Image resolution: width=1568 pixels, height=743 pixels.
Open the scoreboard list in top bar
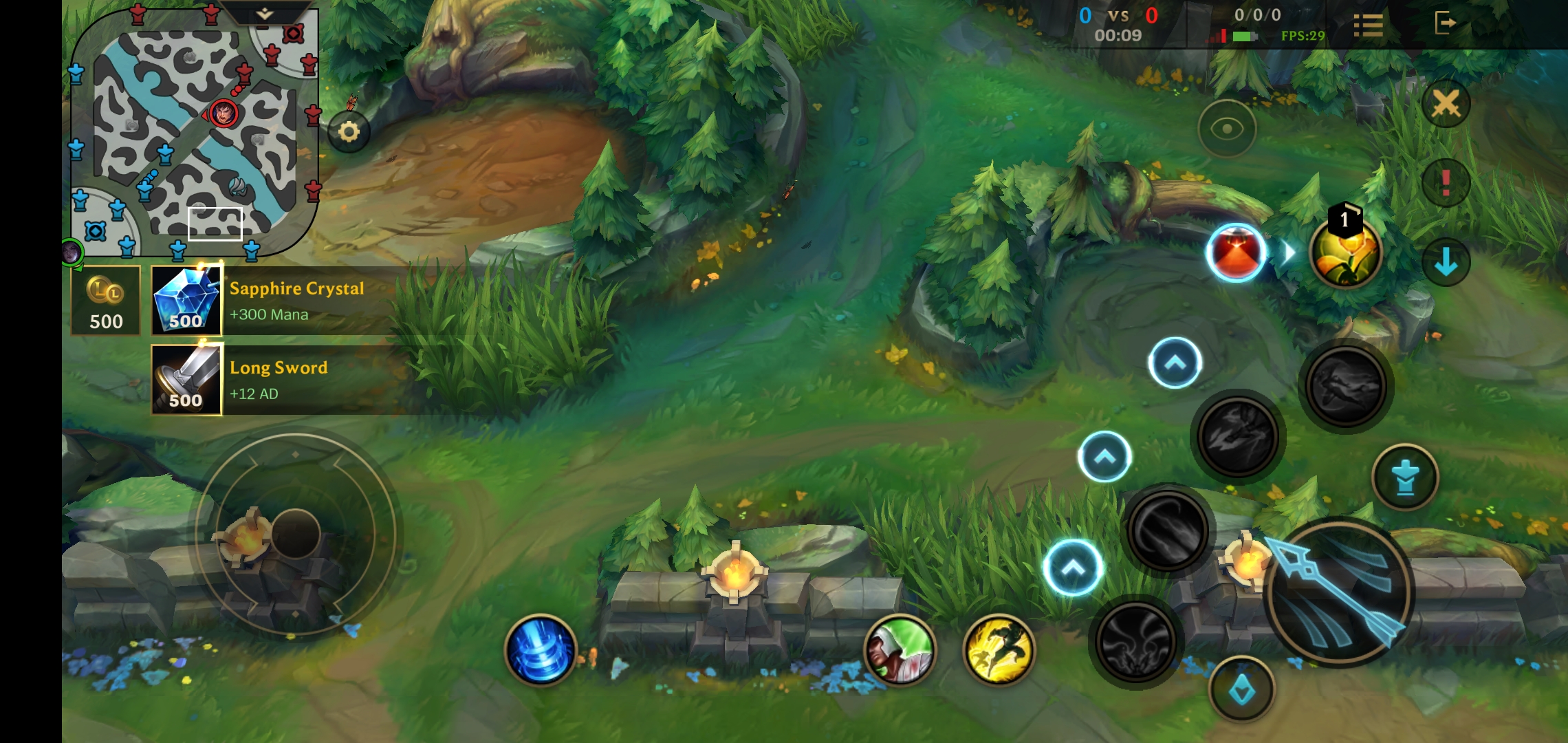(x=1369, y=24)
